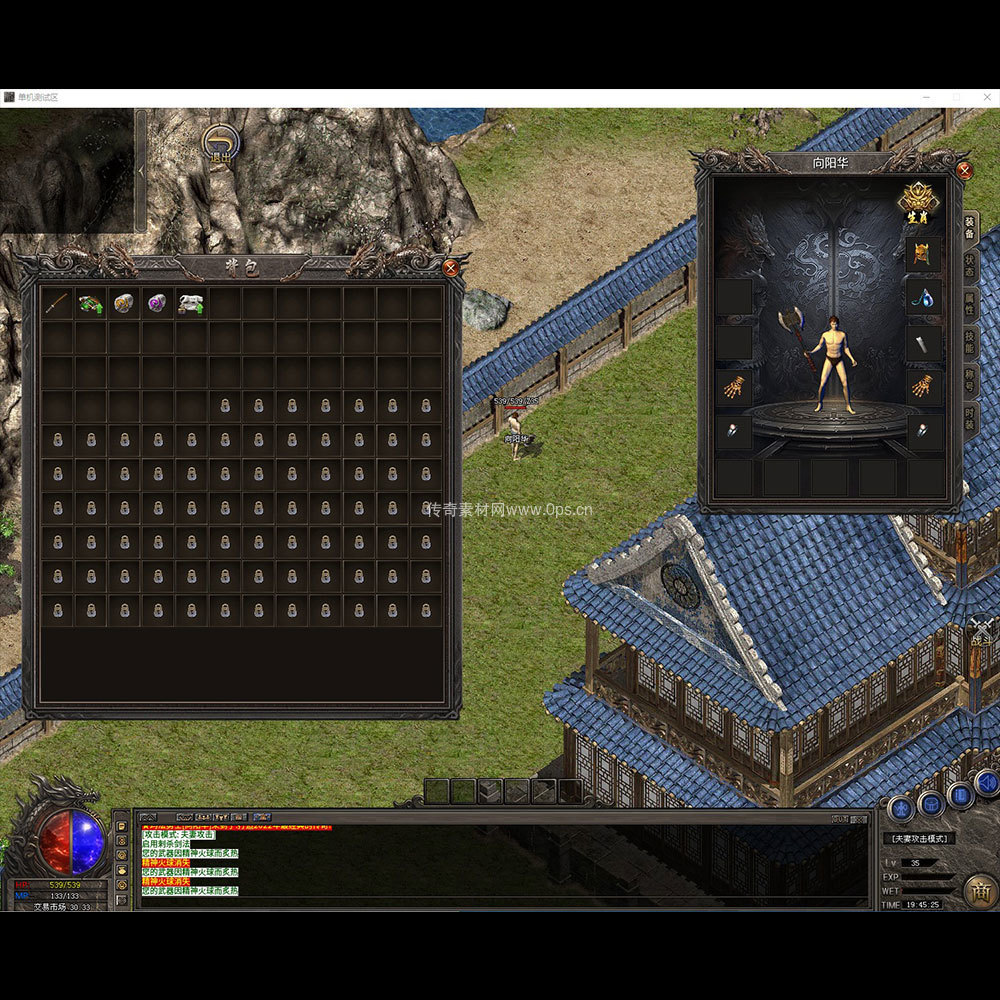The width and height of the screenshot is (1000, 1000).
Task: Select the equipped blue necklace slot
Action: coord(923,297)
